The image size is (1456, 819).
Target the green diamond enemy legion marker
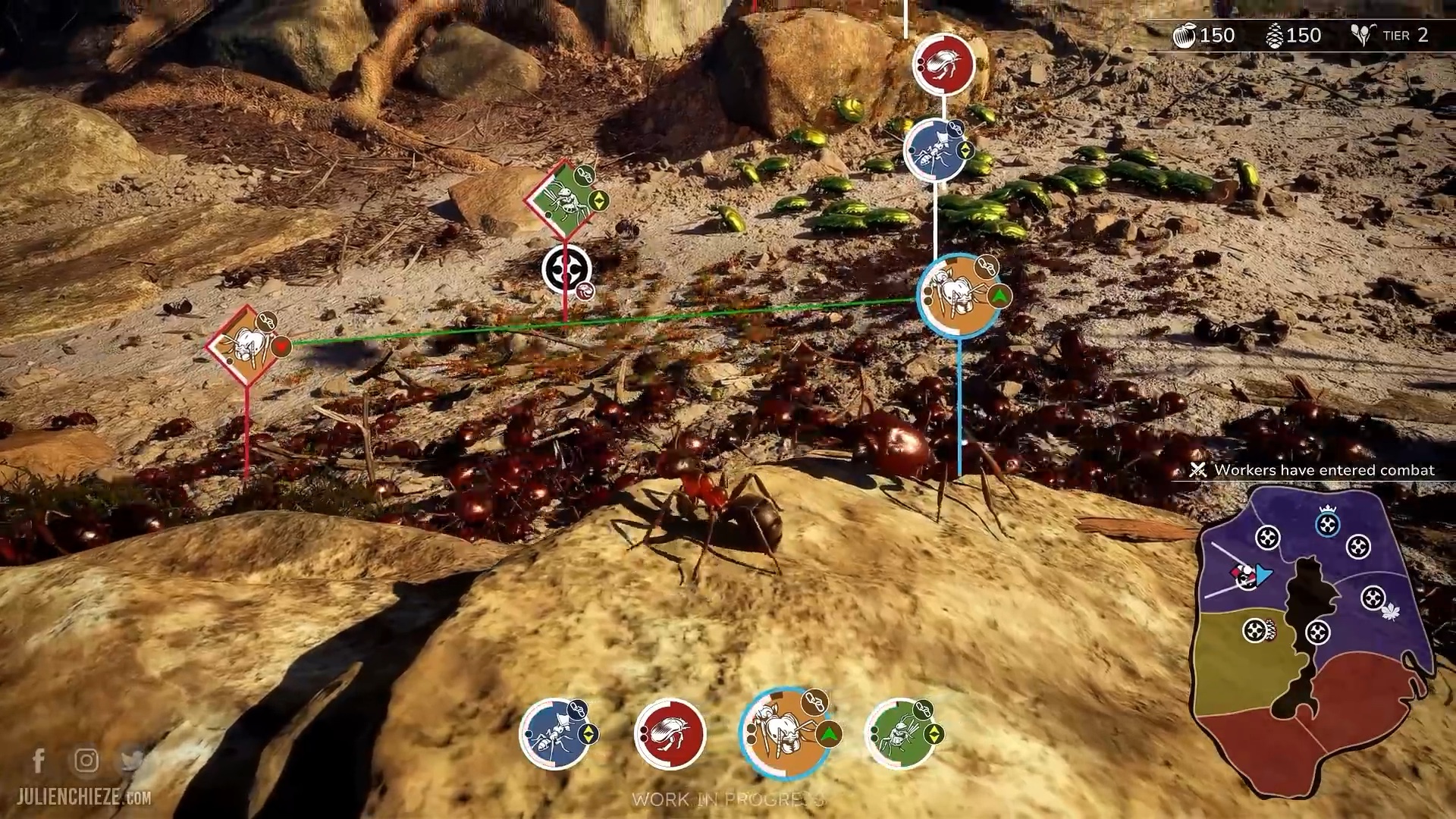click(x=562, y=196)
